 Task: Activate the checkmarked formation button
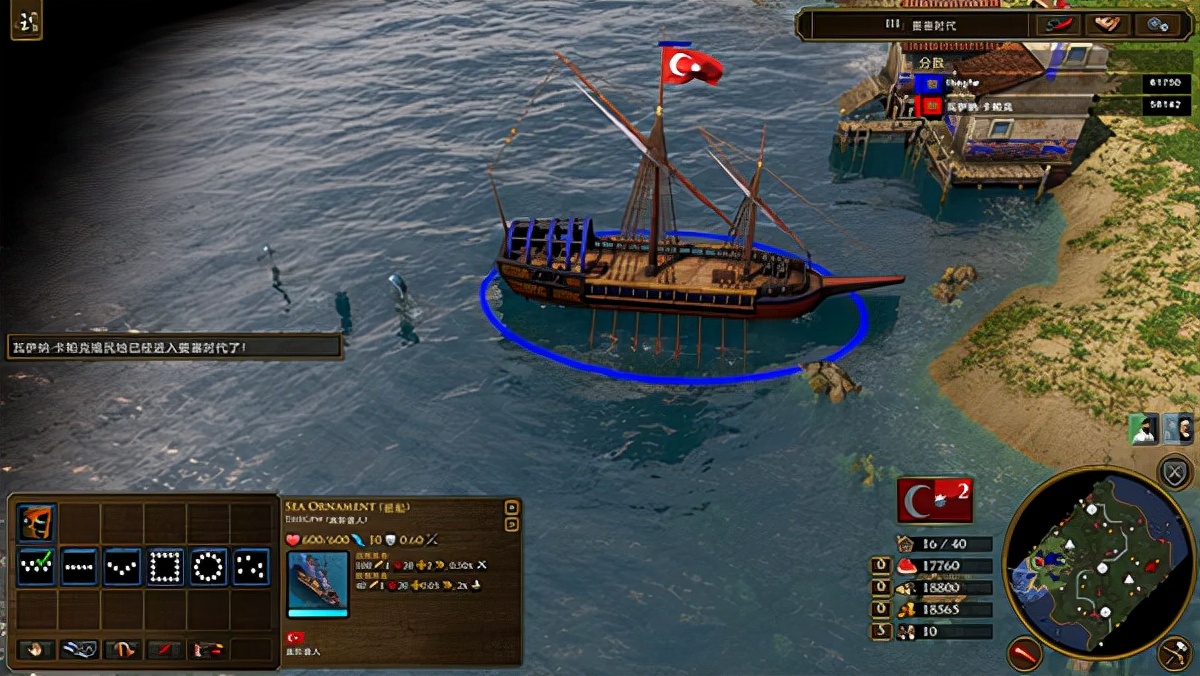tap(37, 567)
